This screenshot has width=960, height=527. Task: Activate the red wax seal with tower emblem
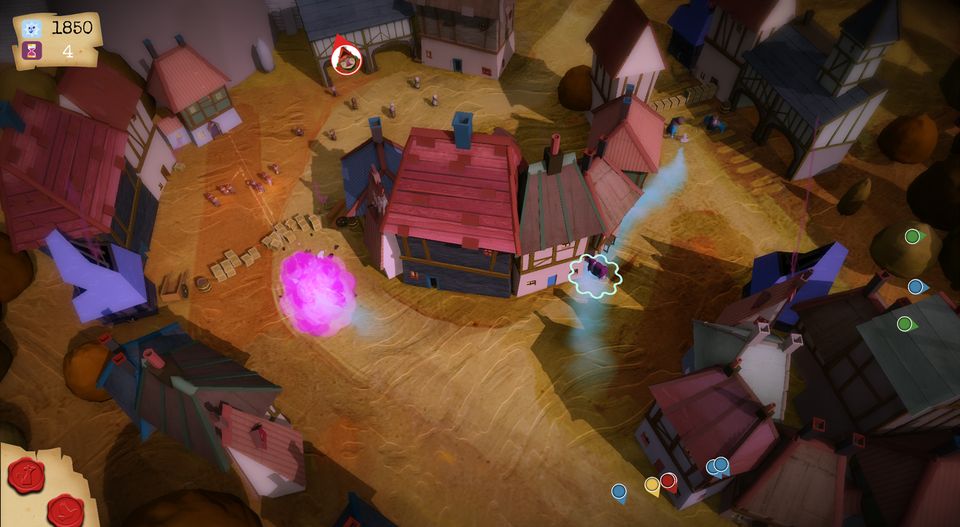coord(25,475)
